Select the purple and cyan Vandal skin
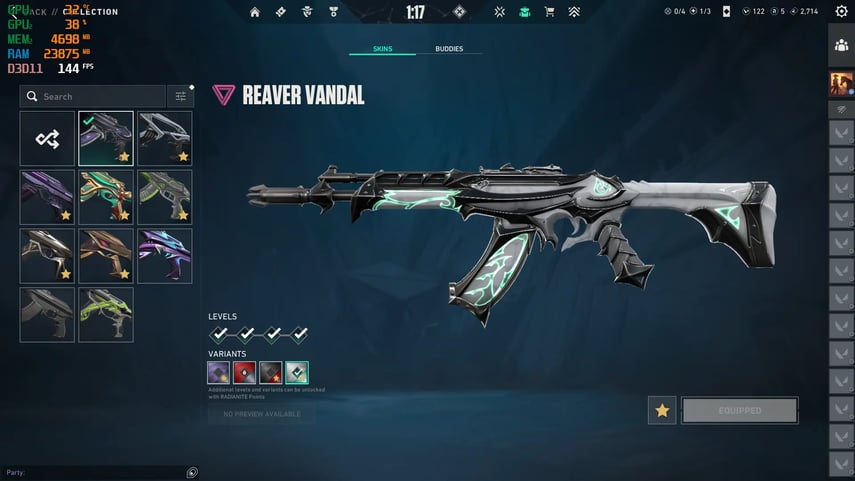855x481 pixels. (x=164, y=256)
